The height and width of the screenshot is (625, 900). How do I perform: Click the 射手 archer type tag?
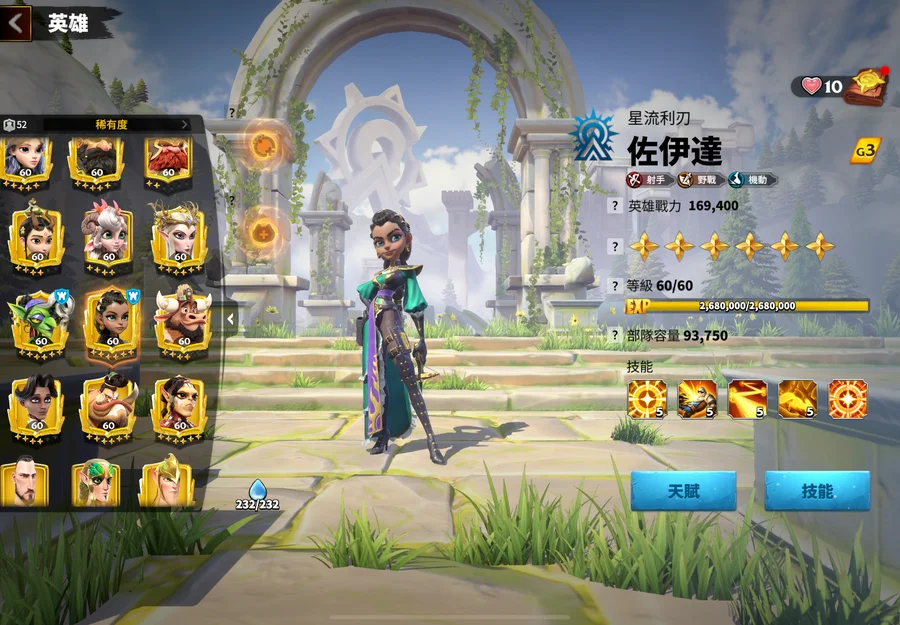648,180
